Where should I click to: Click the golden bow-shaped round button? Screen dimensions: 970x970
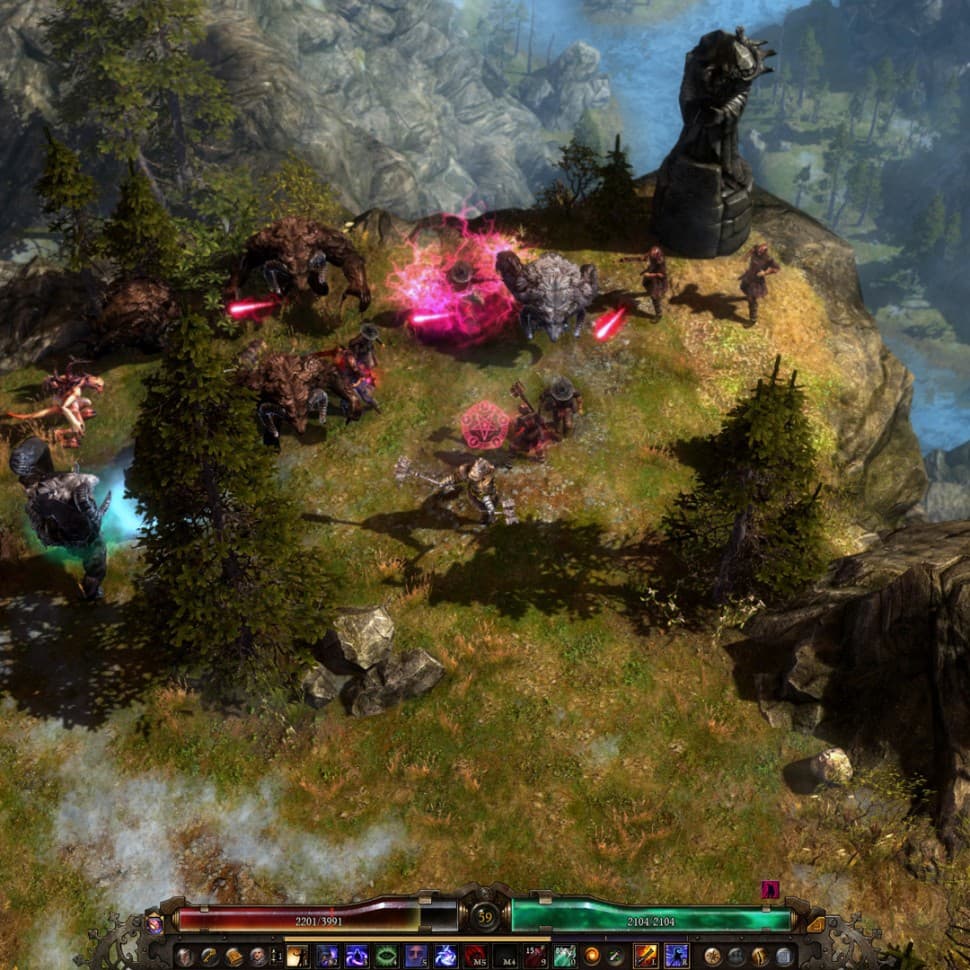tap(760, 956)
